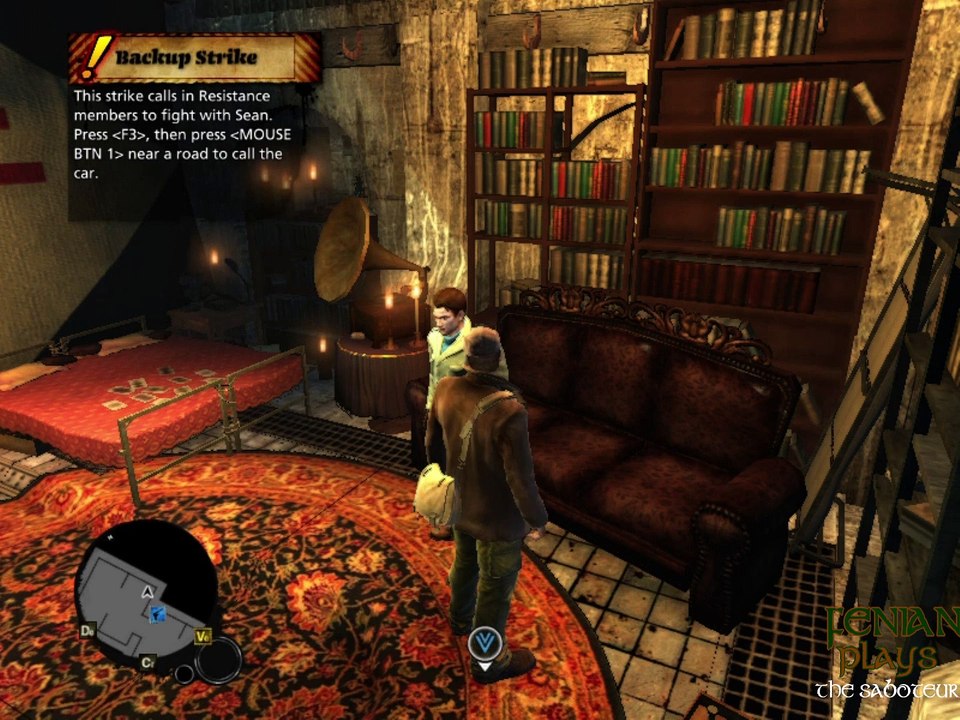Click the small empty ring below minimap
The image size is (960, 720).
point(184,673)
